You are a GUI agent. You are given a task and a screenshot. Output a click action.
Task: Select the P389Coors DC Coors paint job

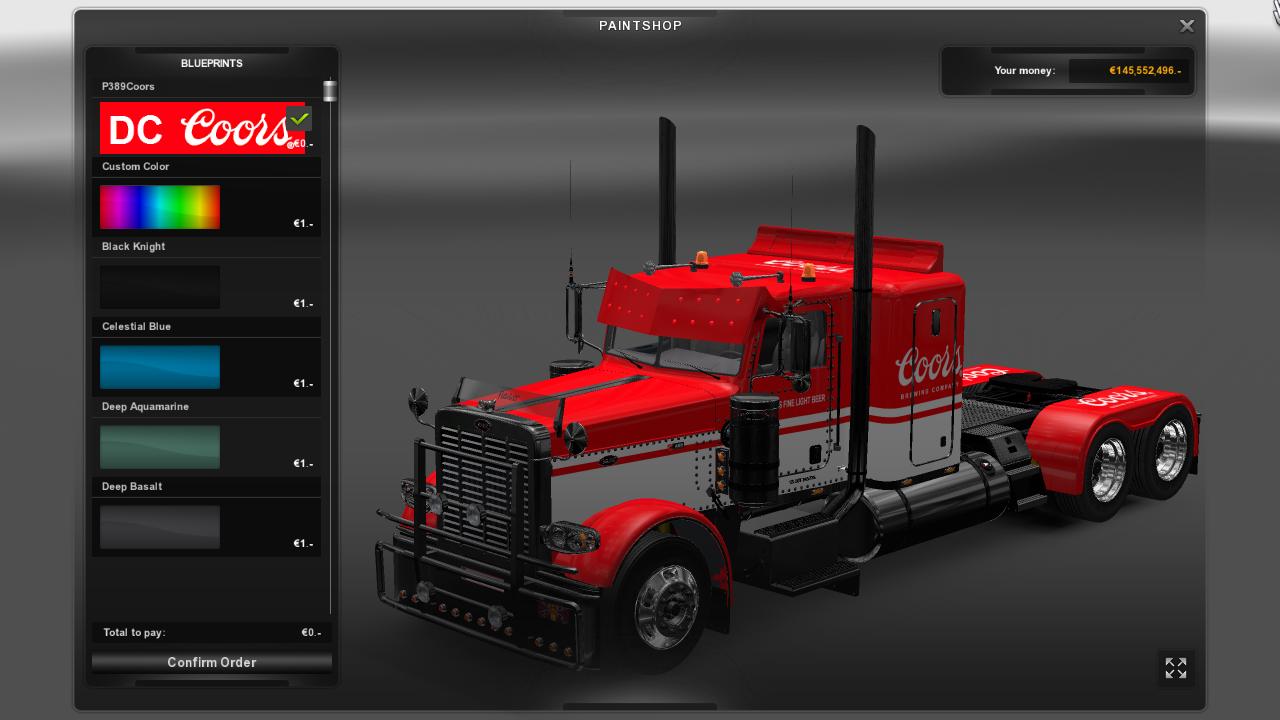tap(200, 128)
